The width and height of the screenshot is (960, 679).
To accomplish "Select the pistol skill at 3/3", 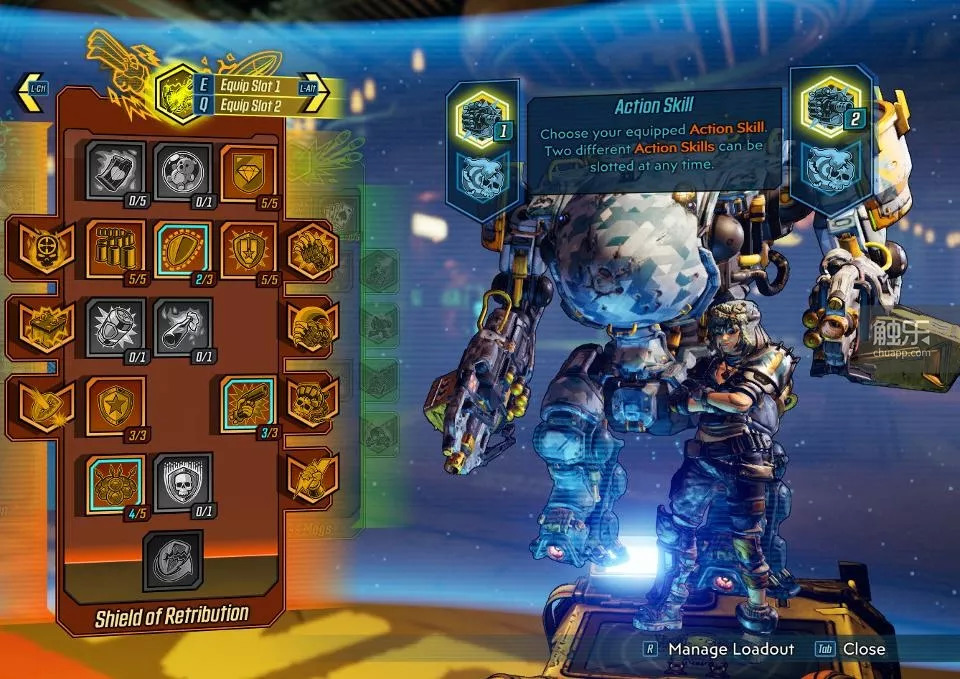I will tap(248, 404).
